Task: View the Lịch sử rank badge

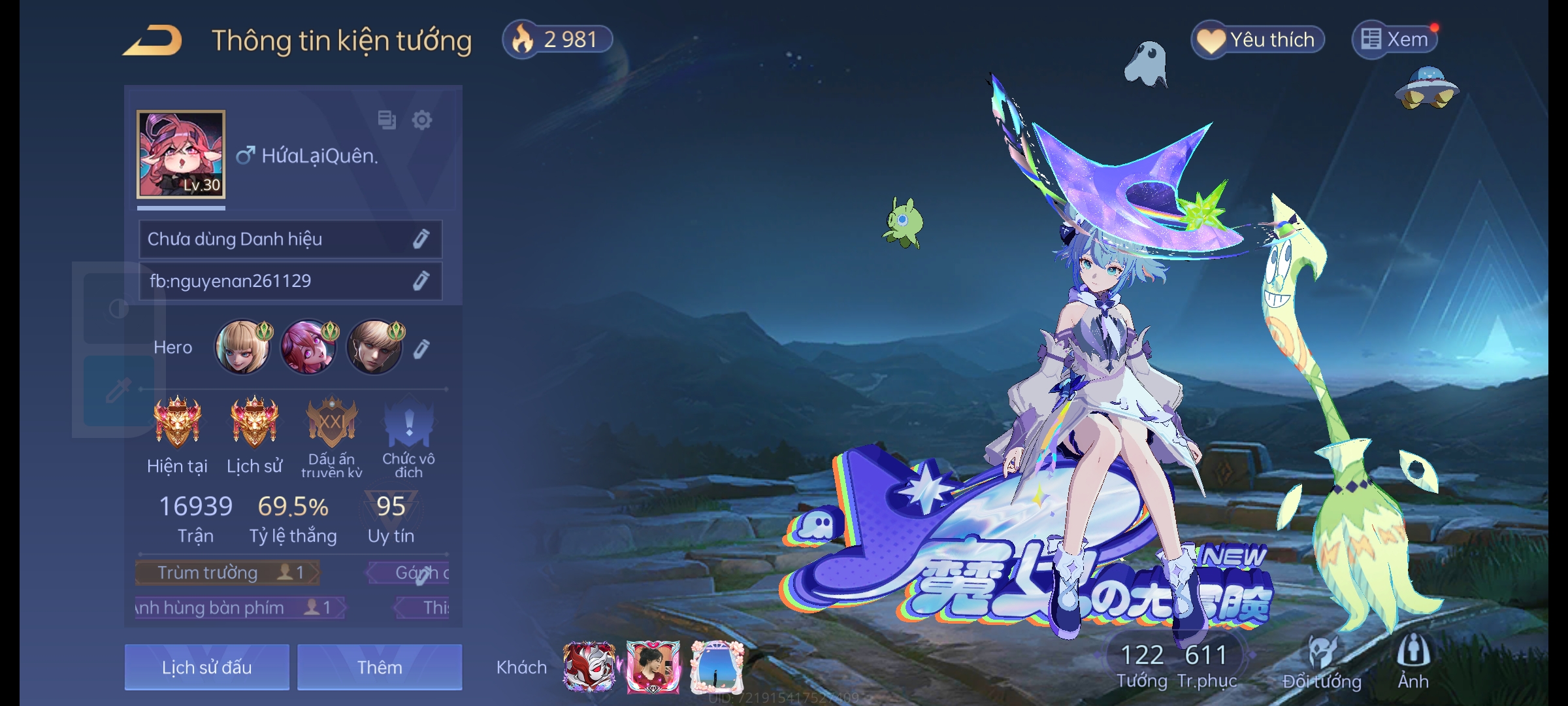Action: [254, 422]
